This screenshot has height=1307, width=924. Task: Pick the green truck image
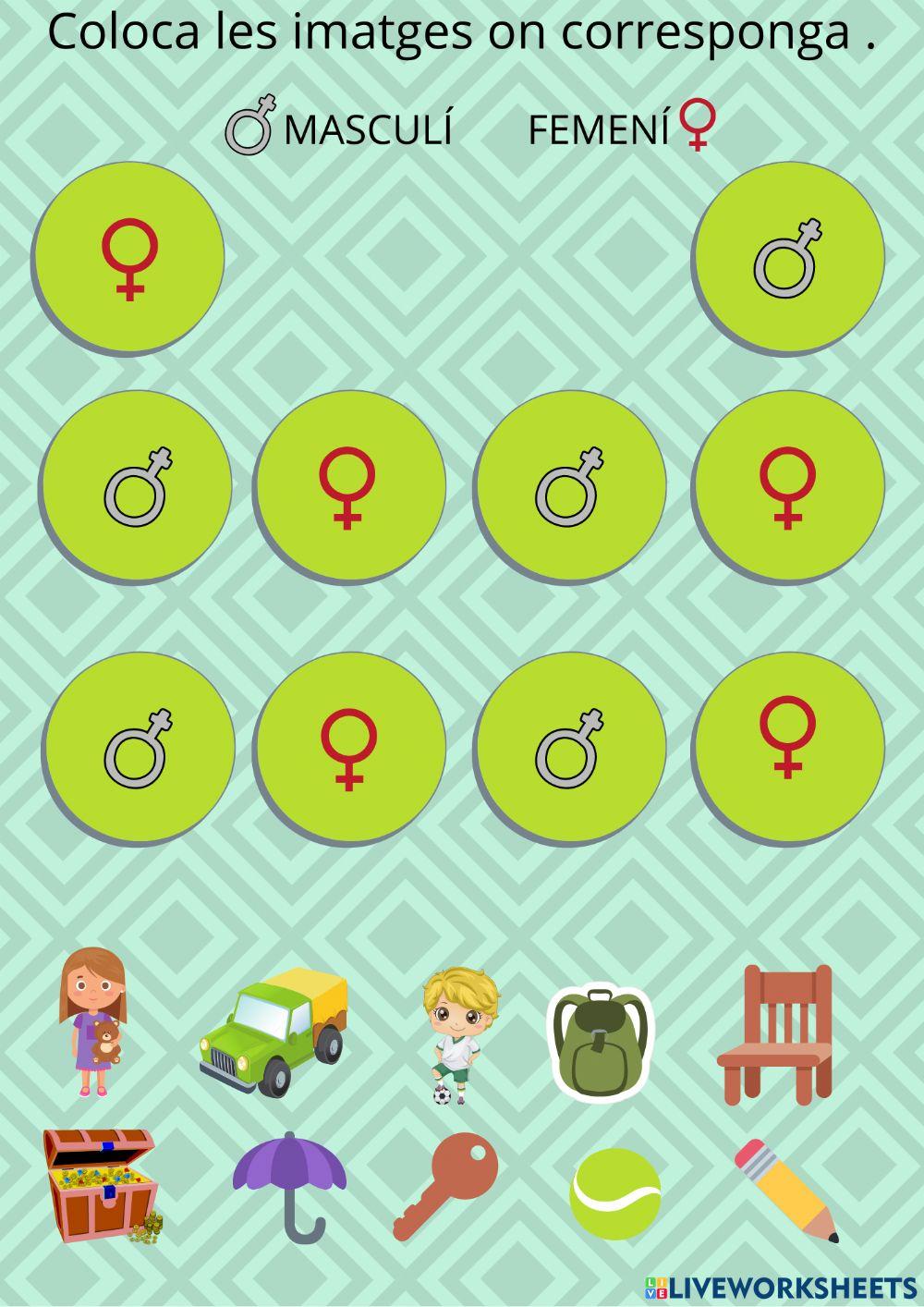click(274, 1031)
